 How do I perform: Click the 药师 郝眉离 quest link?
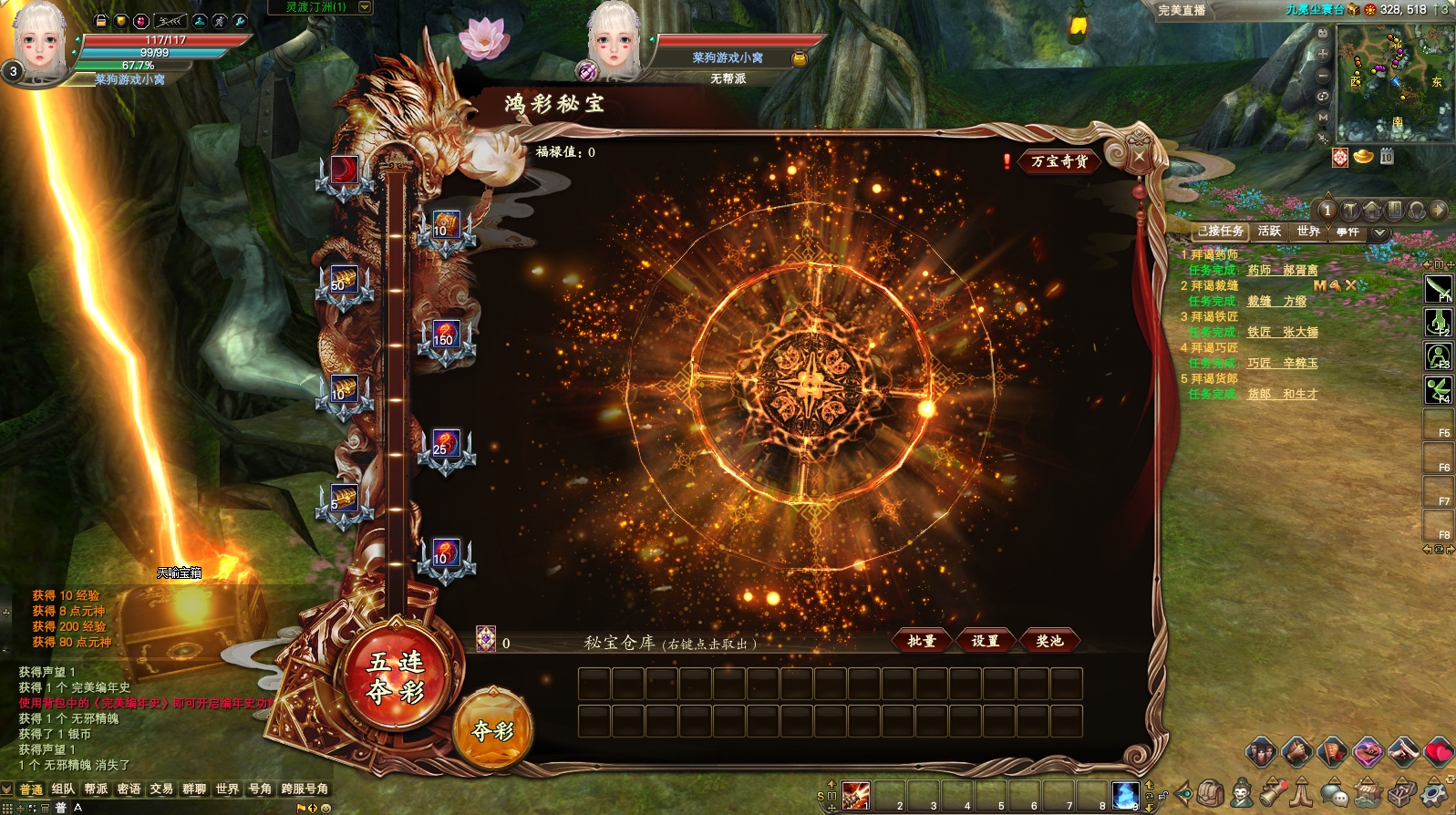coord(1282,270)
